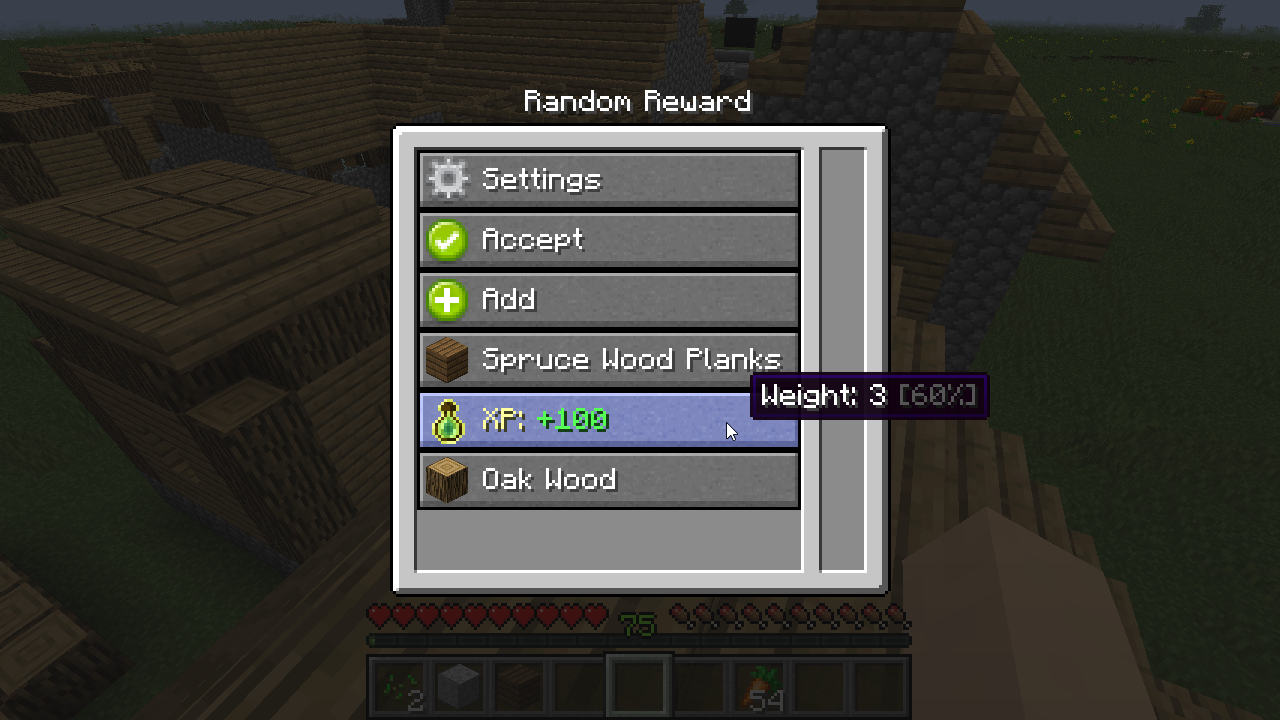
Task: Click the reward list scrollbar track
Action: tap(843, 360)
